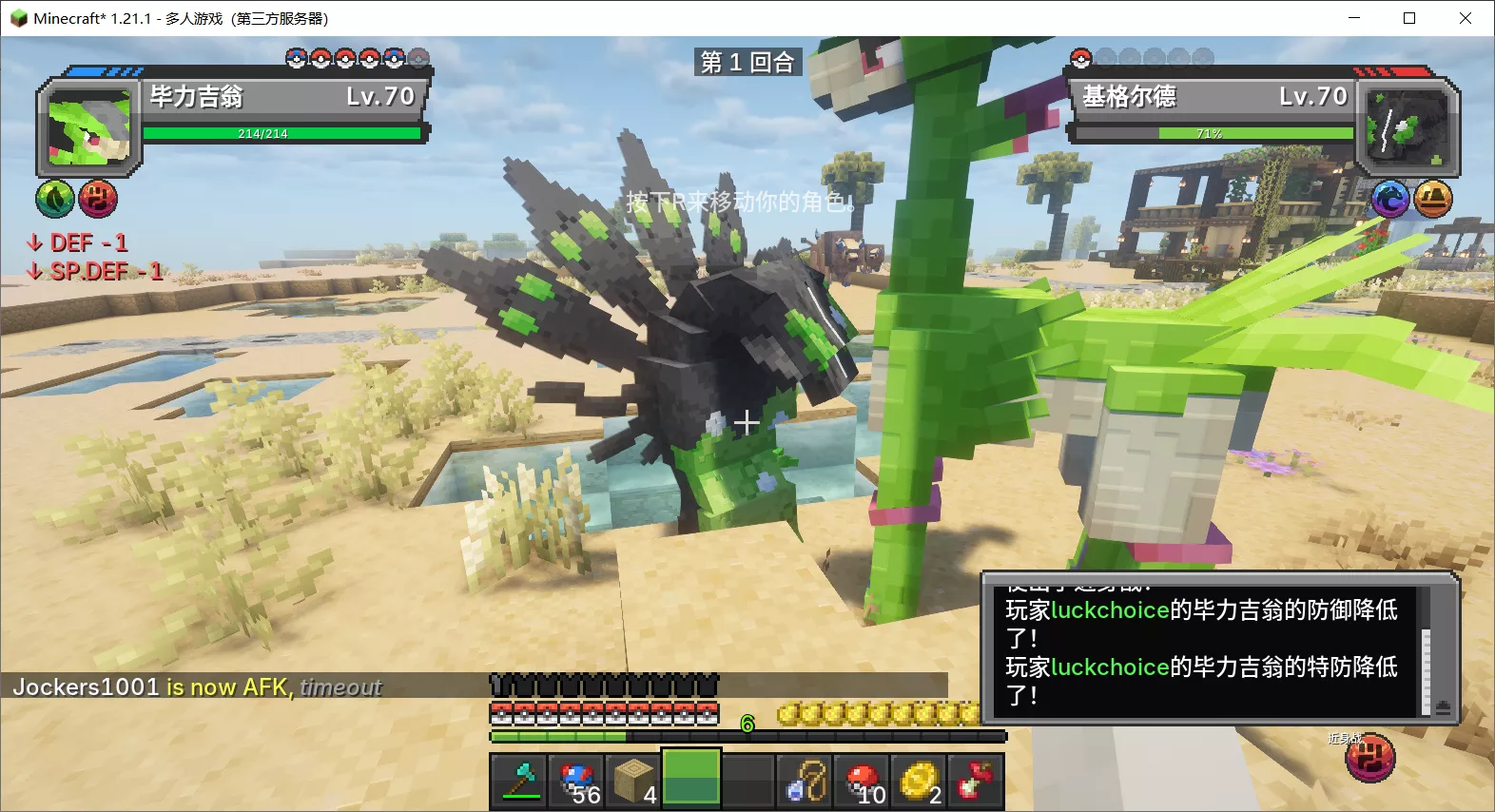1495x812 pixels.
Task: Click the 近身战 fighting move icon
Action: (x=1369, y=758)
